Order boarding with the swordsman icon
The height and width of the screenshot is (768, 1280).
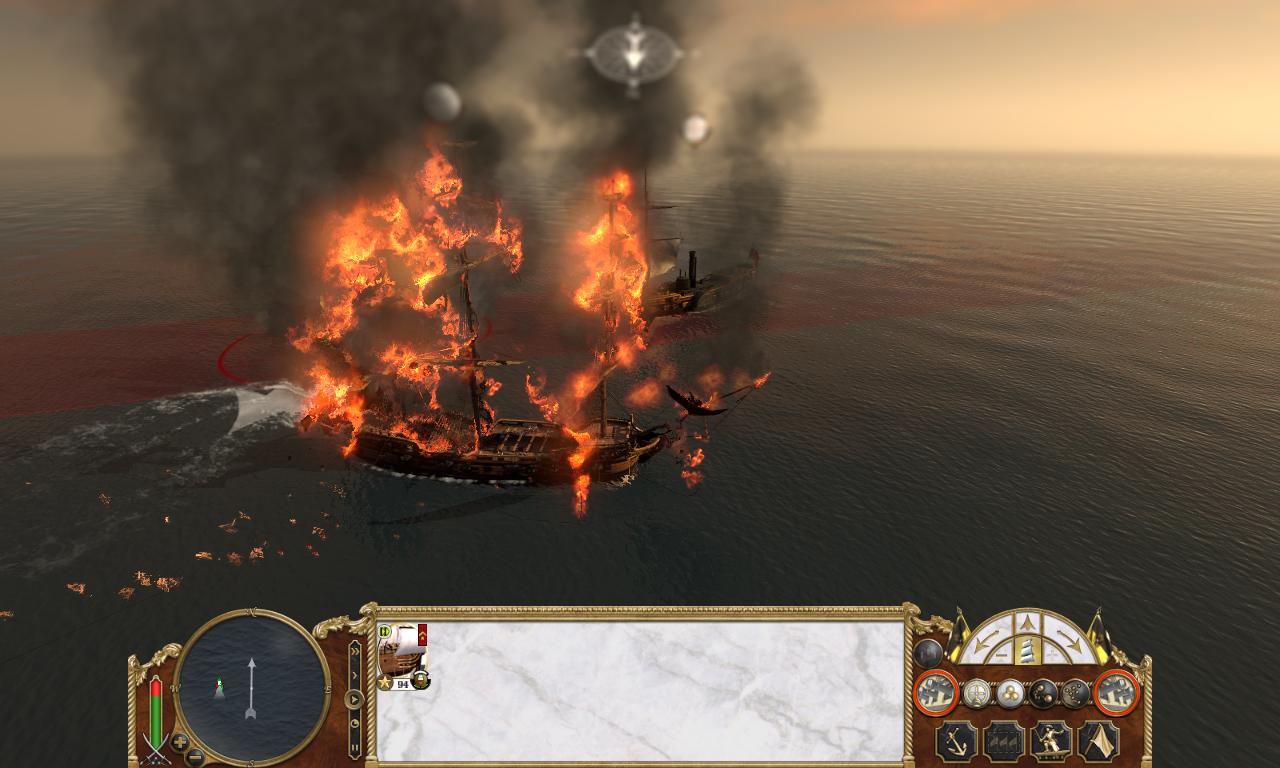(1051, 741)
